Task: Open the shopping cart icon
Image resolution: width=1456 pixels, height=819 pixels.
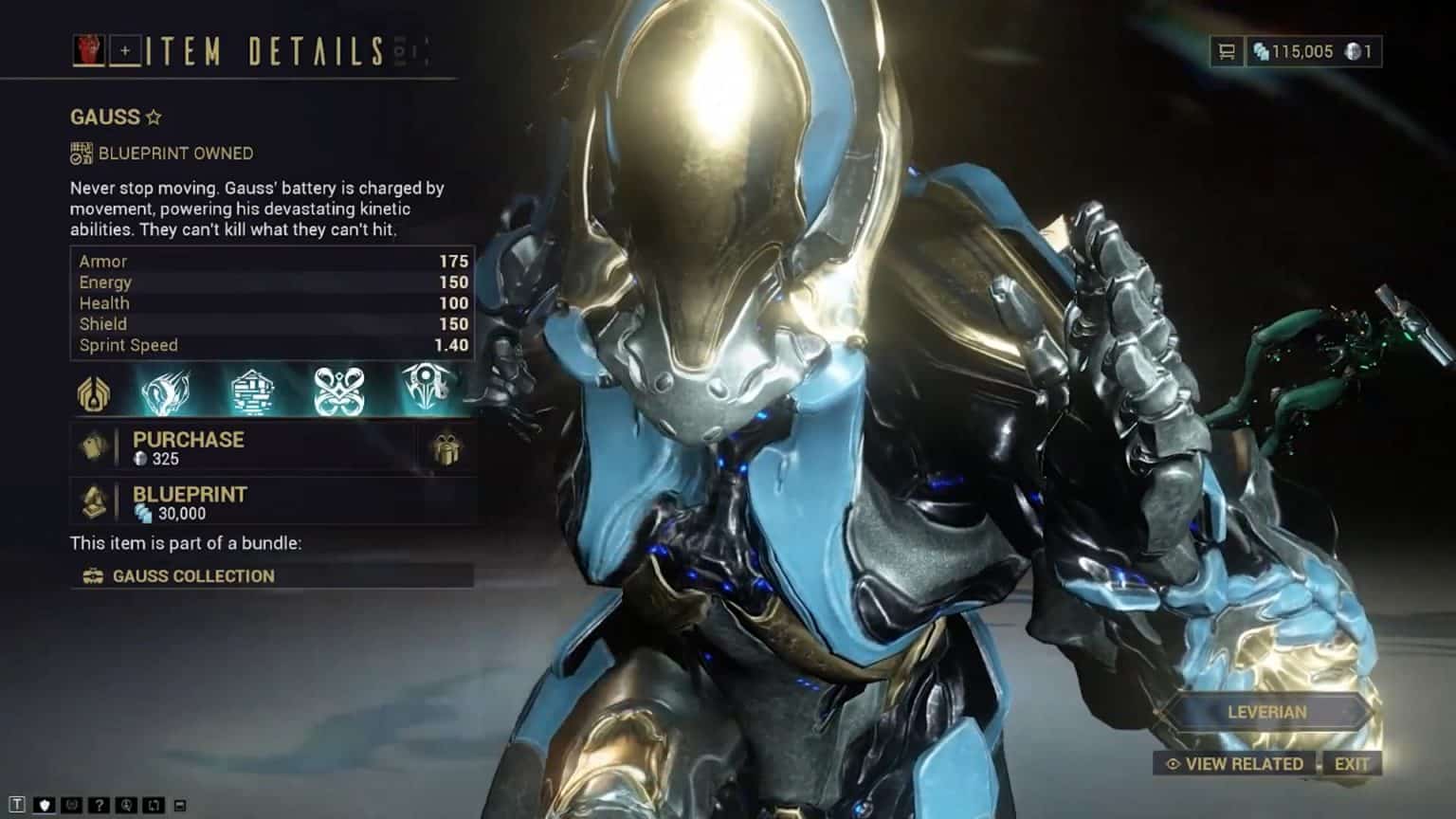Action: click(x=1227, y=52)
